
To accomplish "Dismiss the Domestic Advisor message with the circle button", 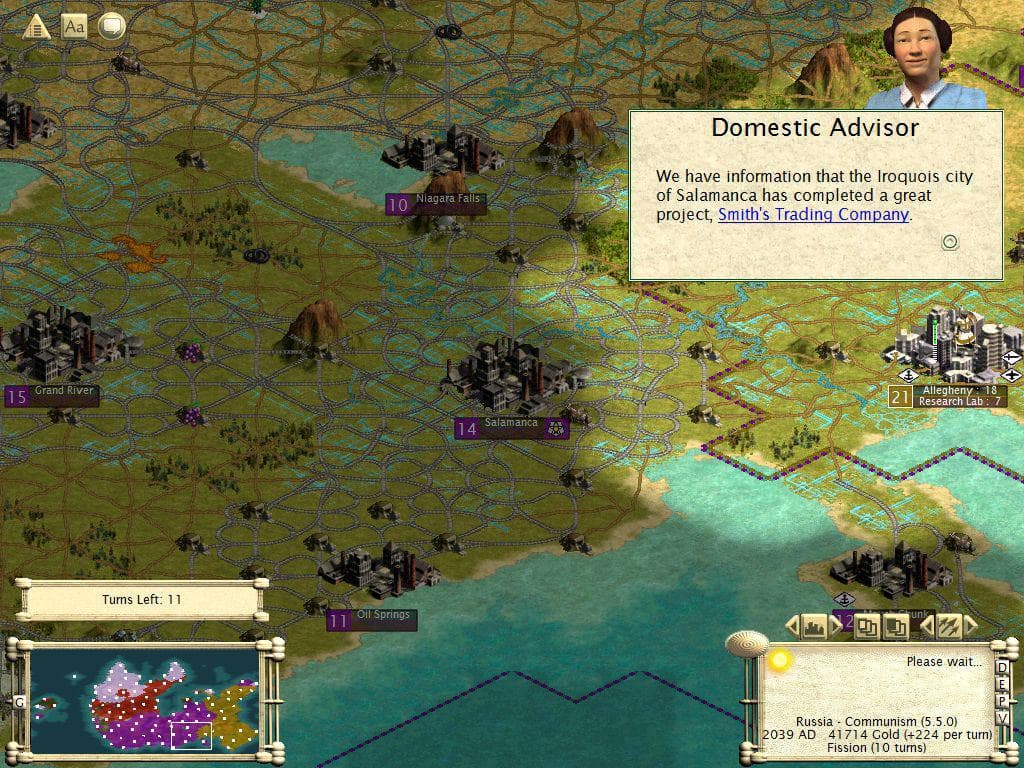I will point(950,241).
